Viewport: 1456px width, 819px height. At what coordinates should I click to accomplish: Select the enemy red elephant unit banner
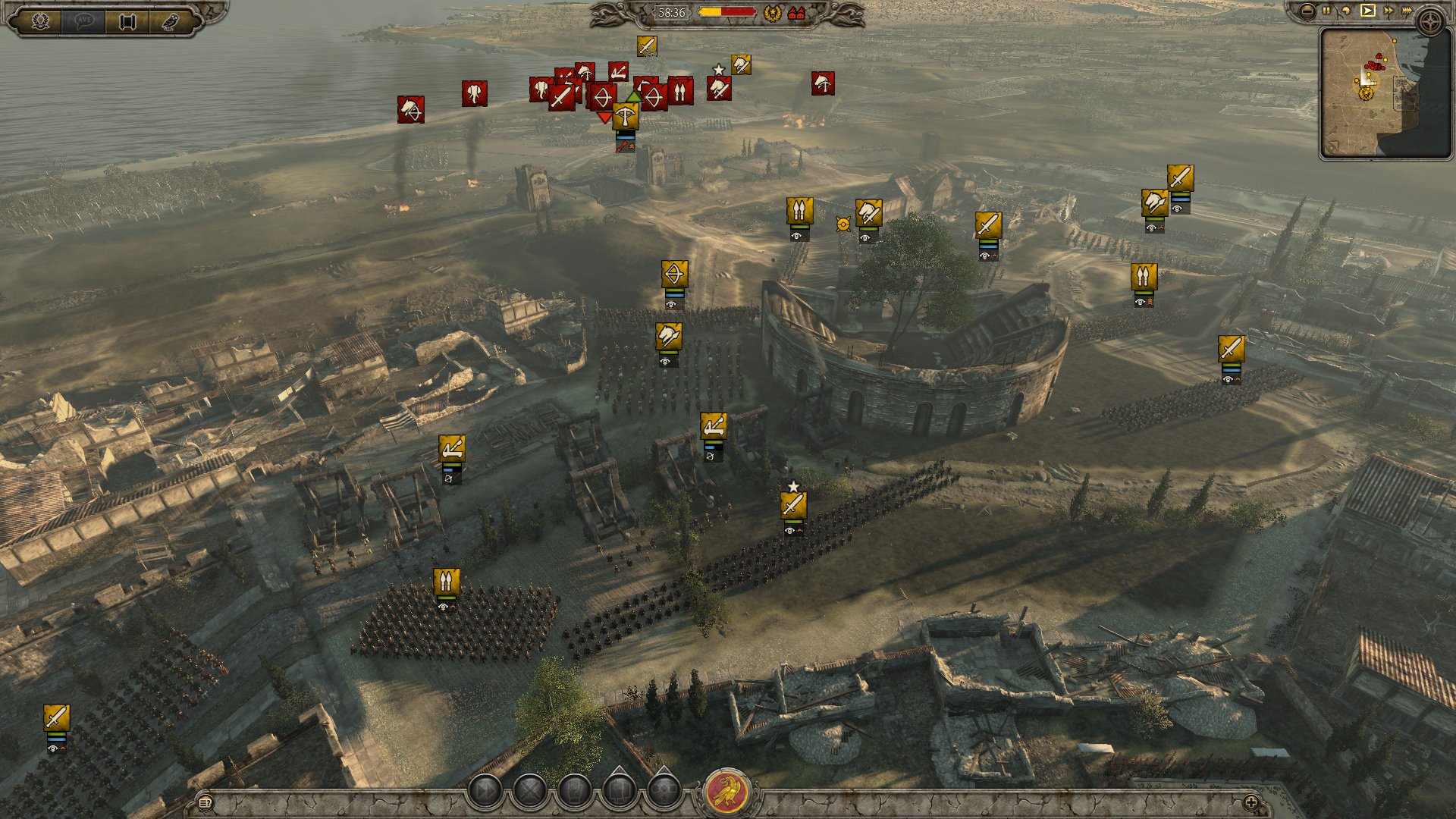tap(475, 93)
